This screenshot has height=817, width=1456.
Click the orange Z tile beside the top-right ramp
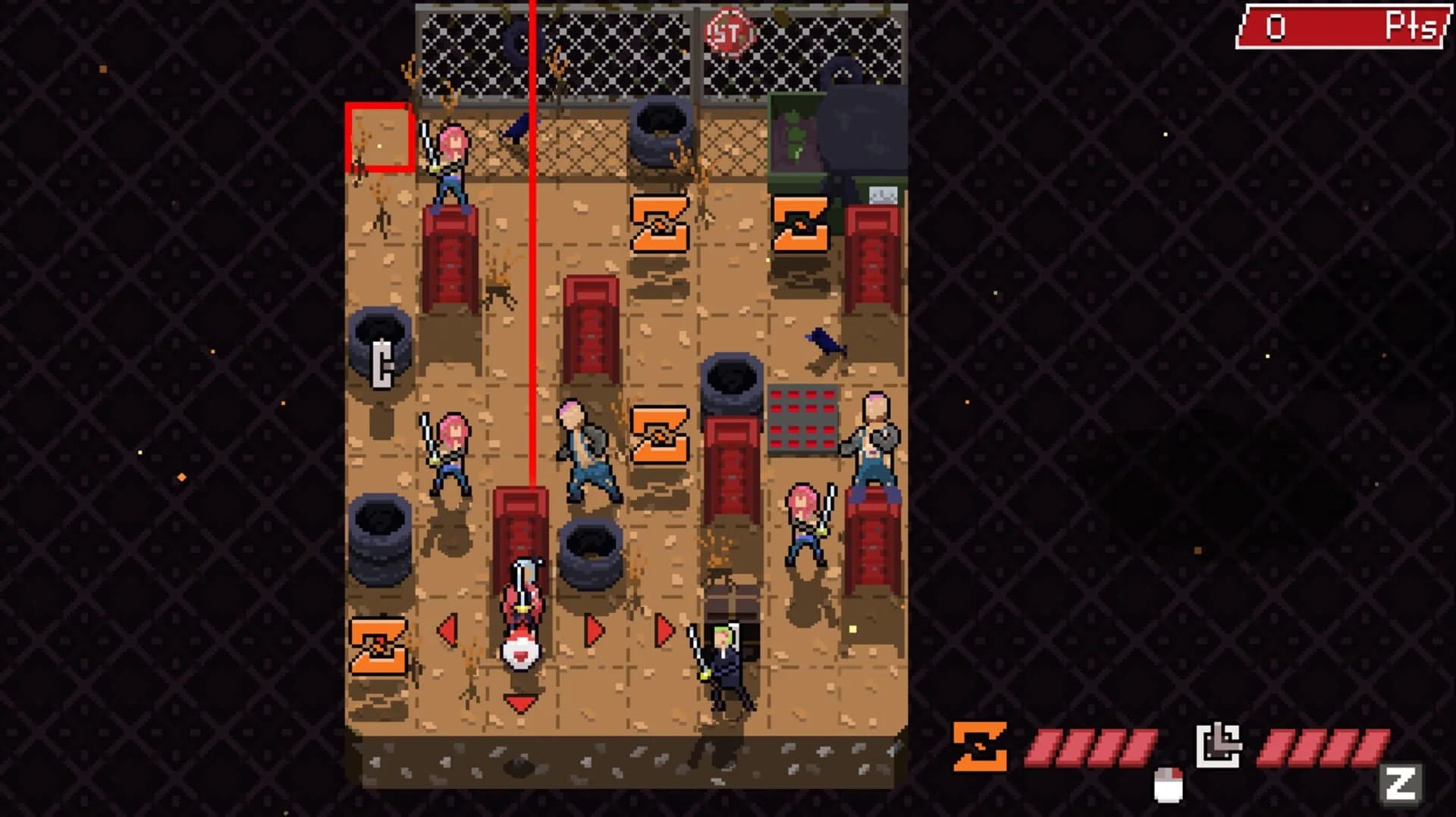pos(802,224)
